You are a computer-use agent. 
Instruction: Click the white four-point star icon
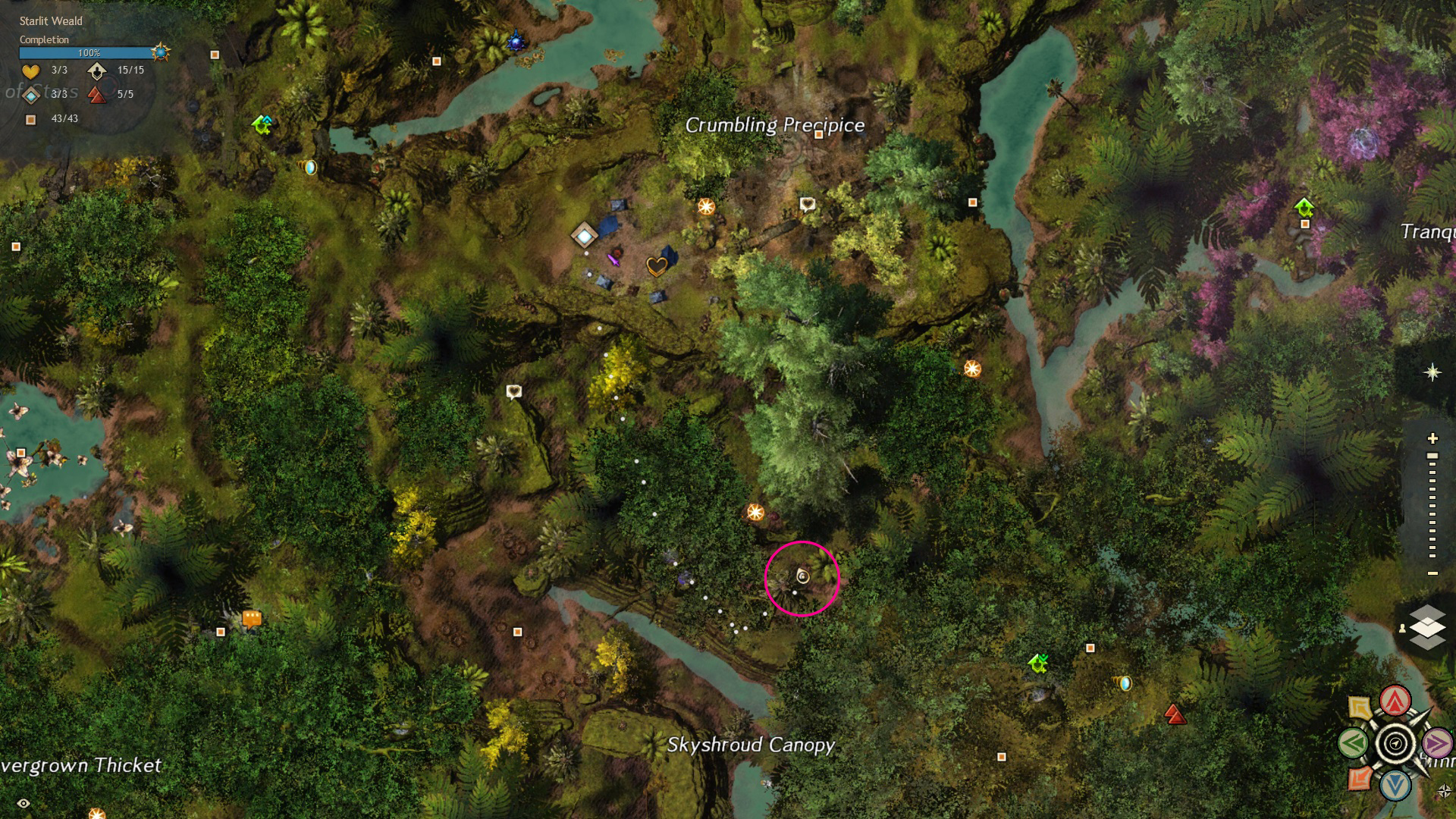pos(1432,372)
